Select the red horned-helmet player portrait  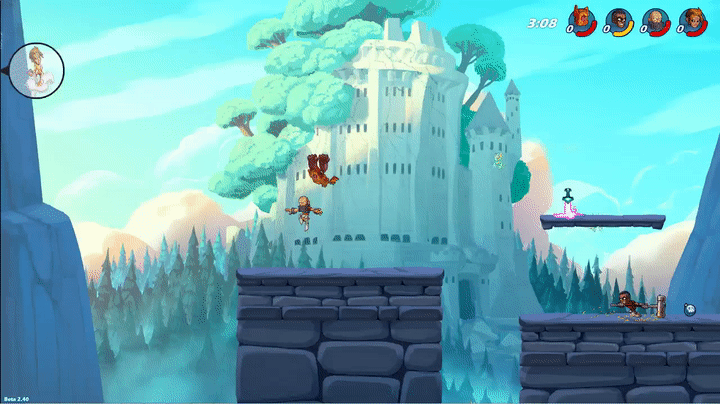[580, 19]
